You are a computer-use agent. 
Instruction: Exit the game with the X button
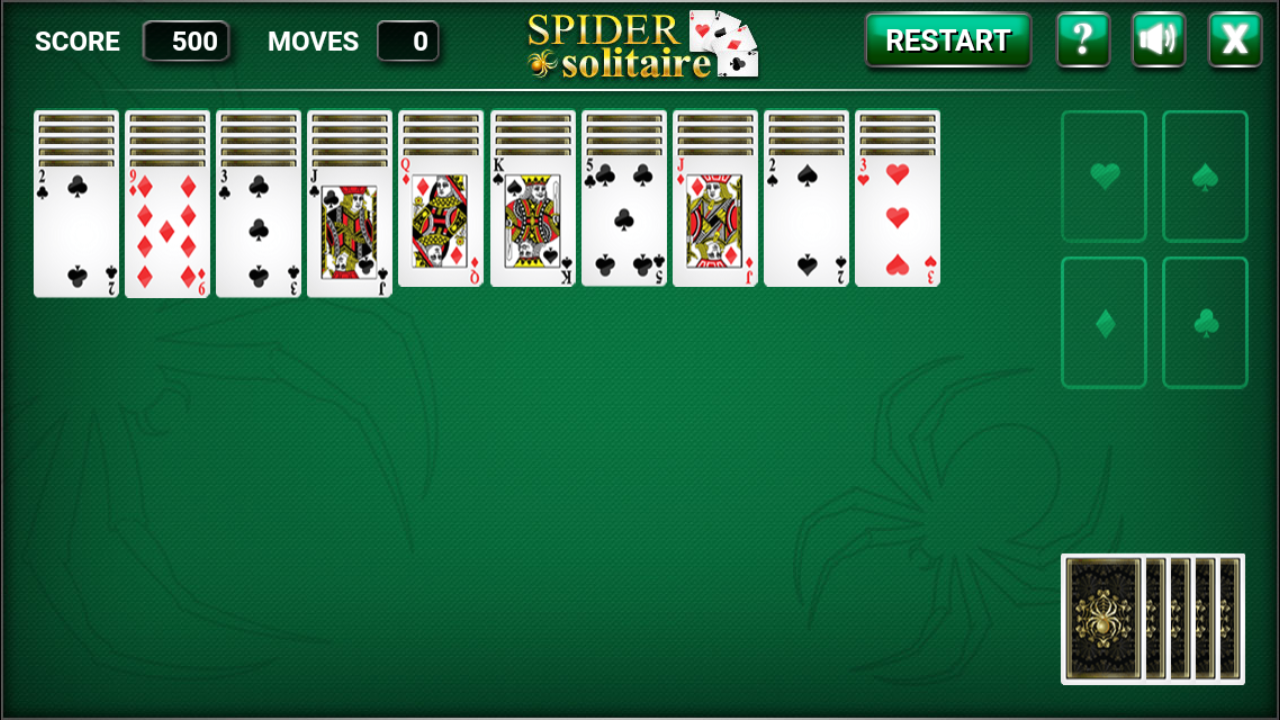tap(1234, 41)
